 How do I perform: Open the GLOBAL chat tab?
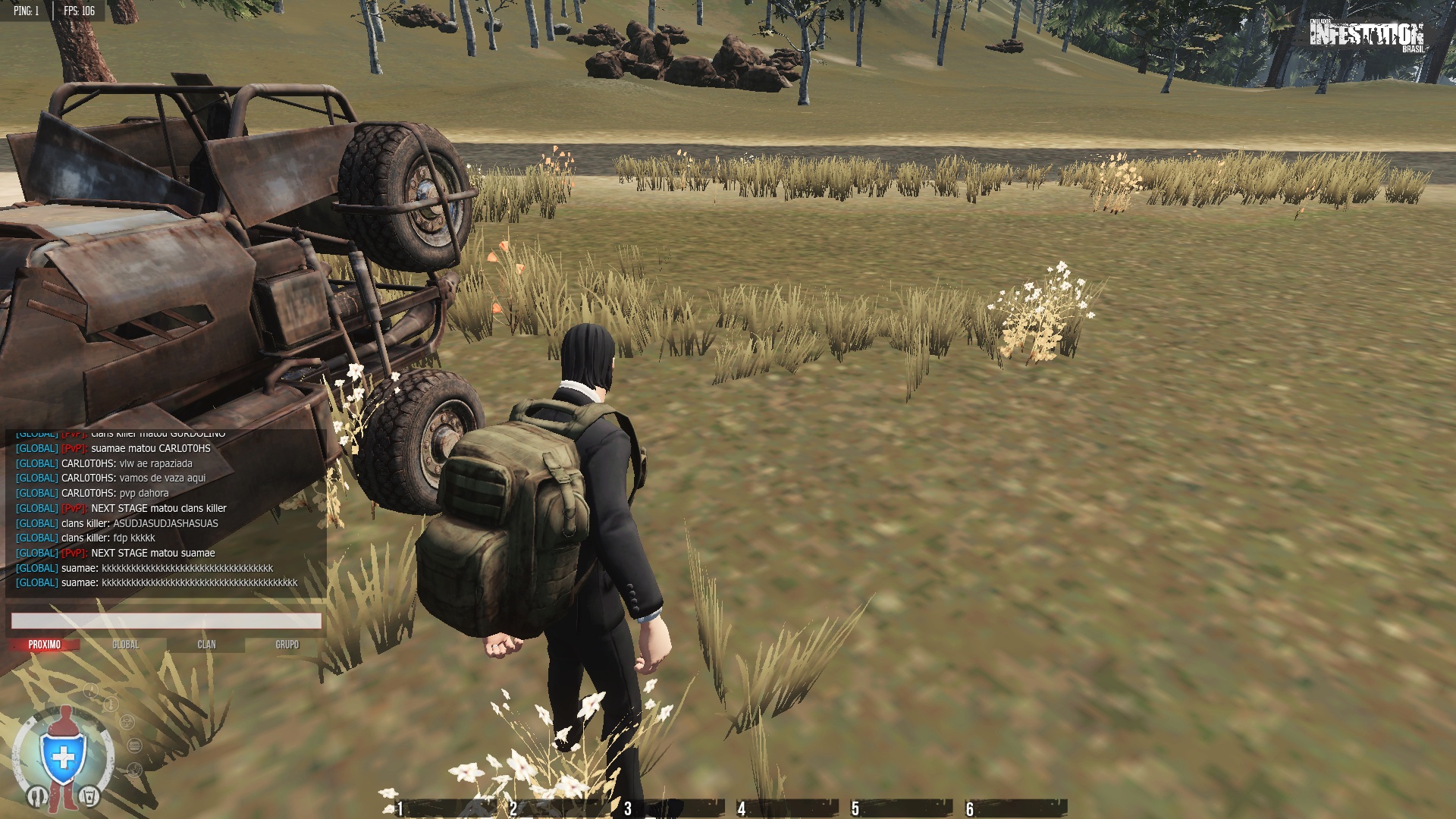click(x=125, y=645)
